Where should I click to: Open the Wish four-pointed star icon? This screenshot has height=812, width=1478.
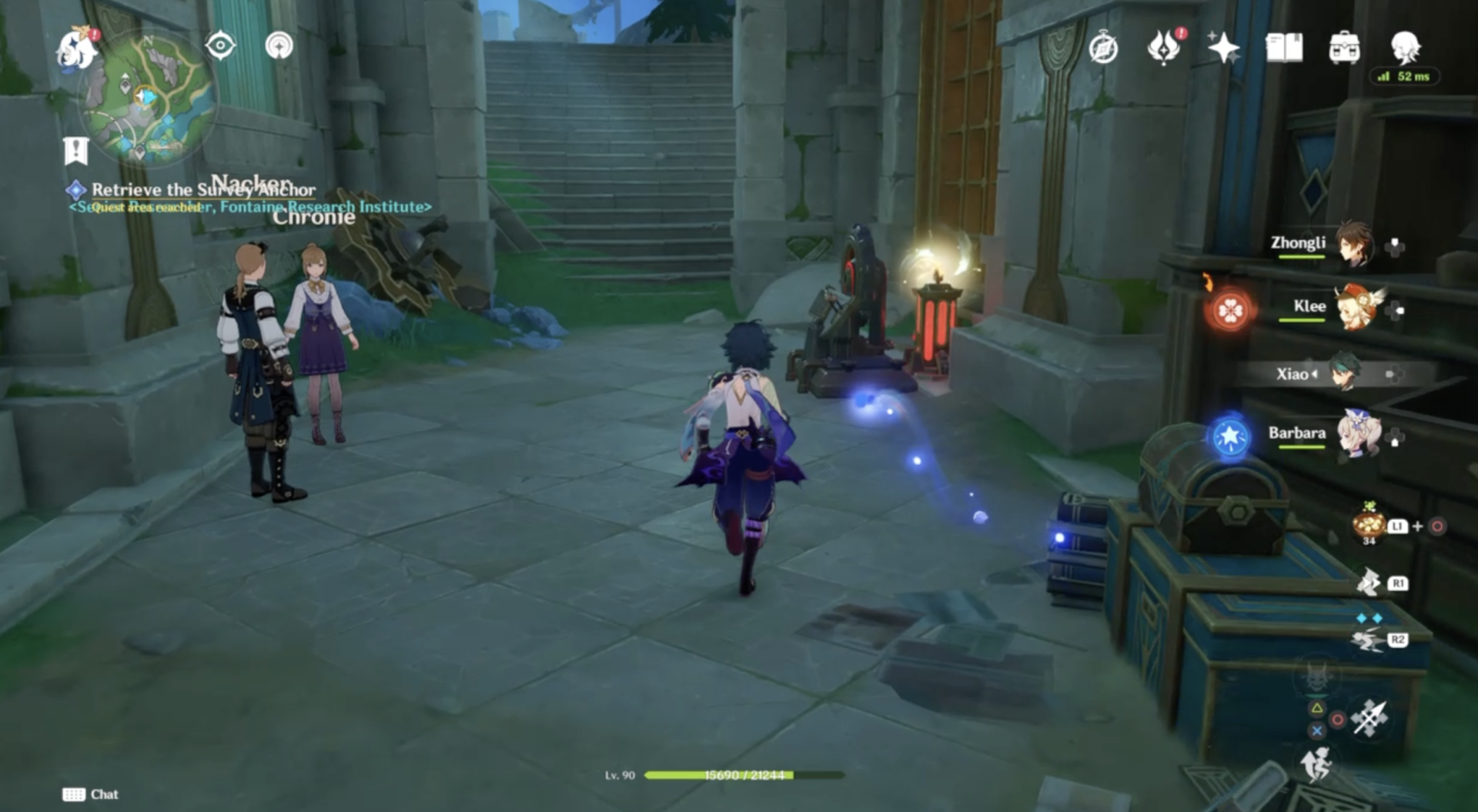point(1223,48)
